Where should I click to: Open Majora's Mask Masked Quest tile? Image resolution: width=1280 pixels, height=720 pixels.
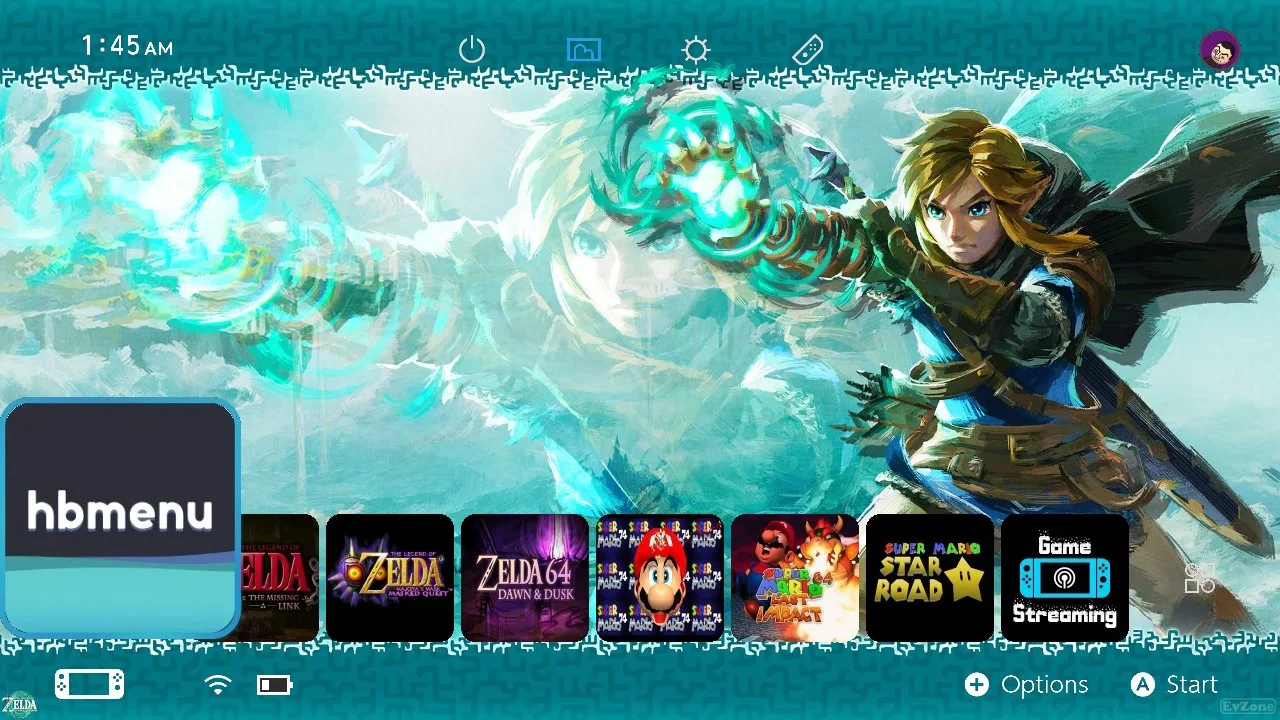click(x=390, y=578)
